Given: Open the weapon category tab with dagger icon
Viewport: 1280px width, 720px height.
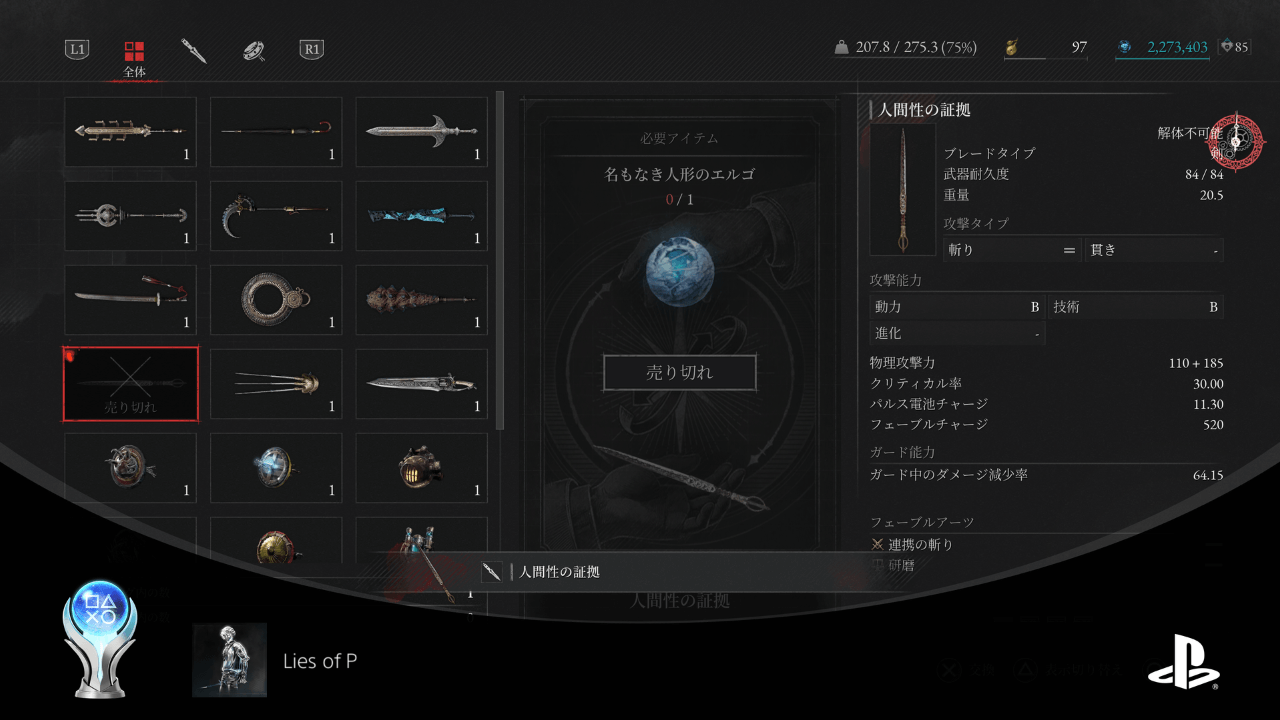Looking at the screenshot, I should tap(194, 50).
